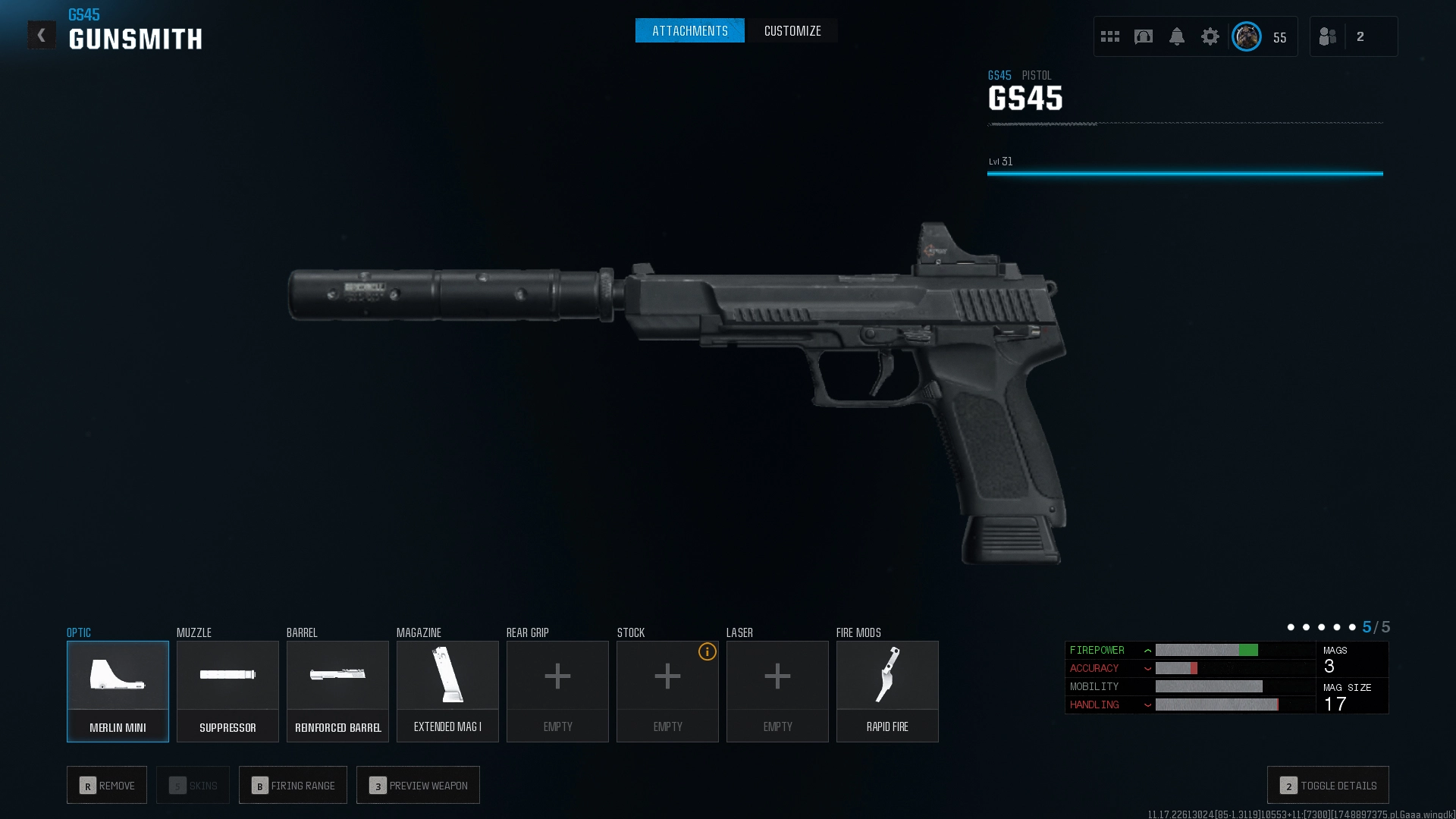Select the Rapid Fire mod slot
Image resolution: width=1456 pixels, height=819 pixels.
(x=887, y=691)
